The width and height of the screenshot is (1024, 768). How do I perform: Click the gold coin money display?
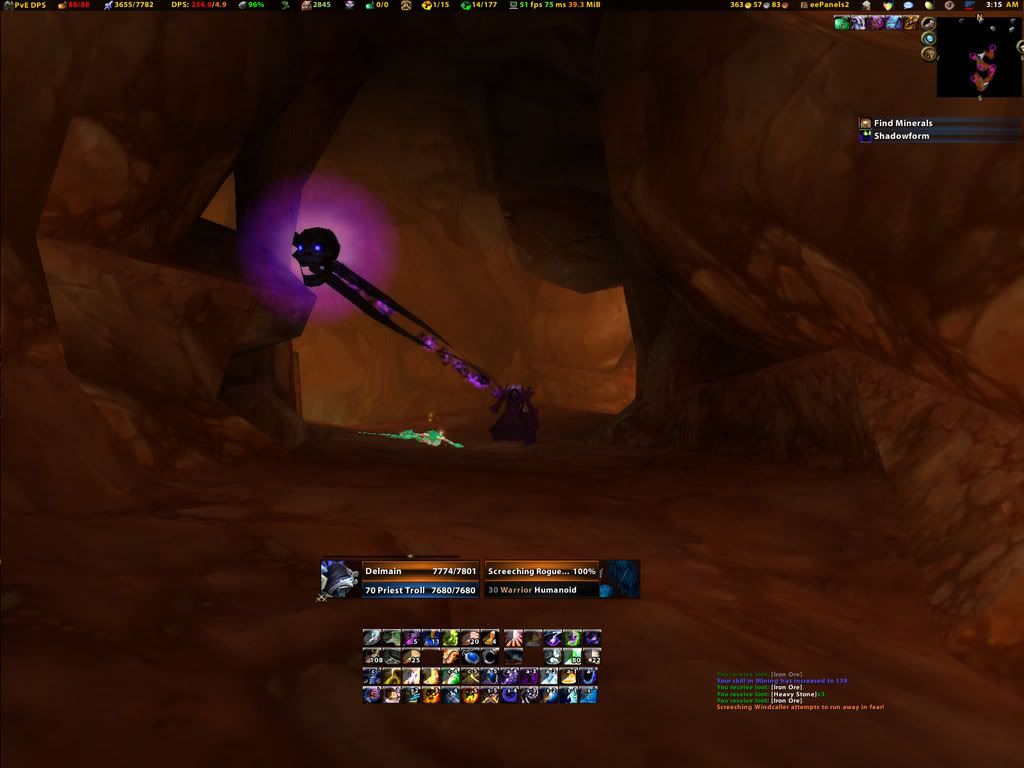coord(741,5)
